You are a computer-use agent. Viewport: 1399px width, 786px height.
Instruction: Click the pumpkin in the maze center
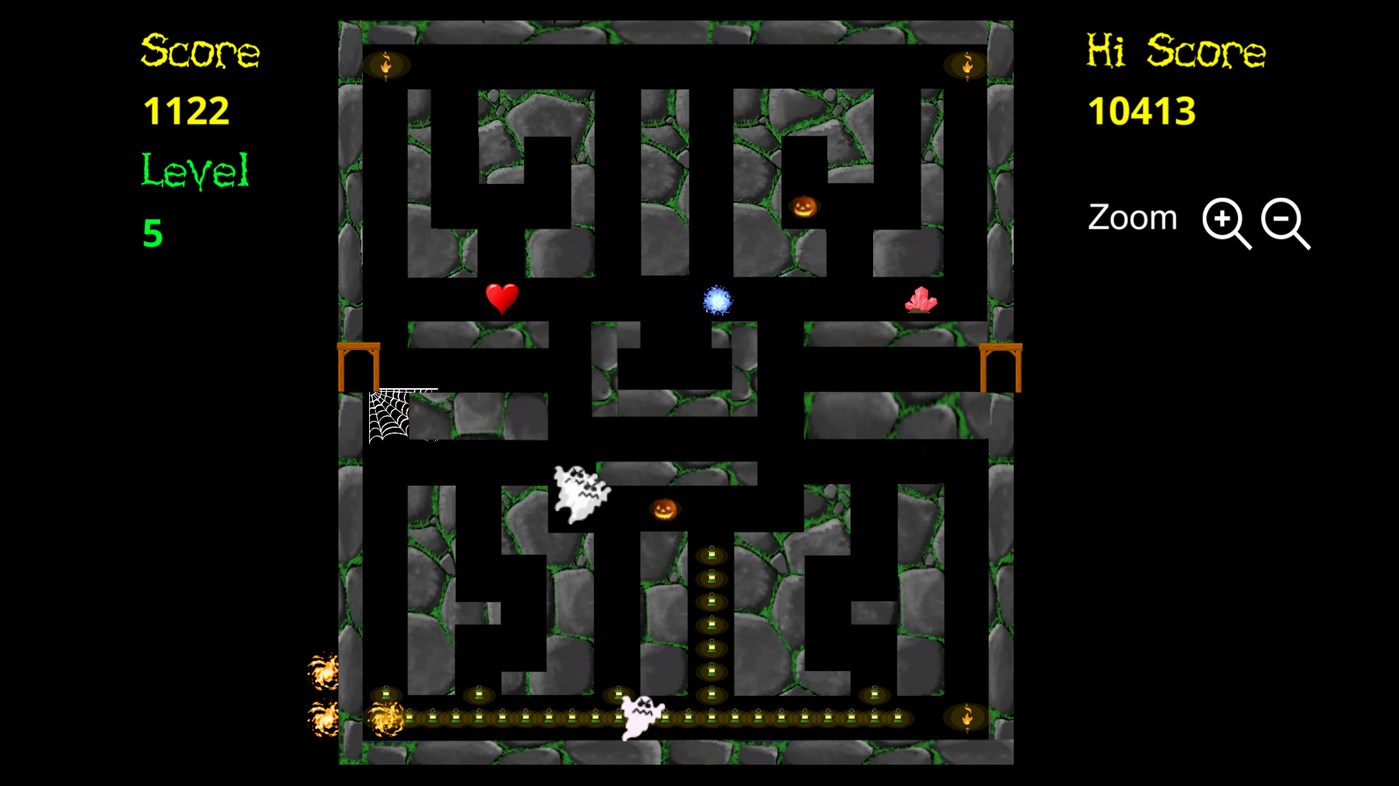click(666, 509)
